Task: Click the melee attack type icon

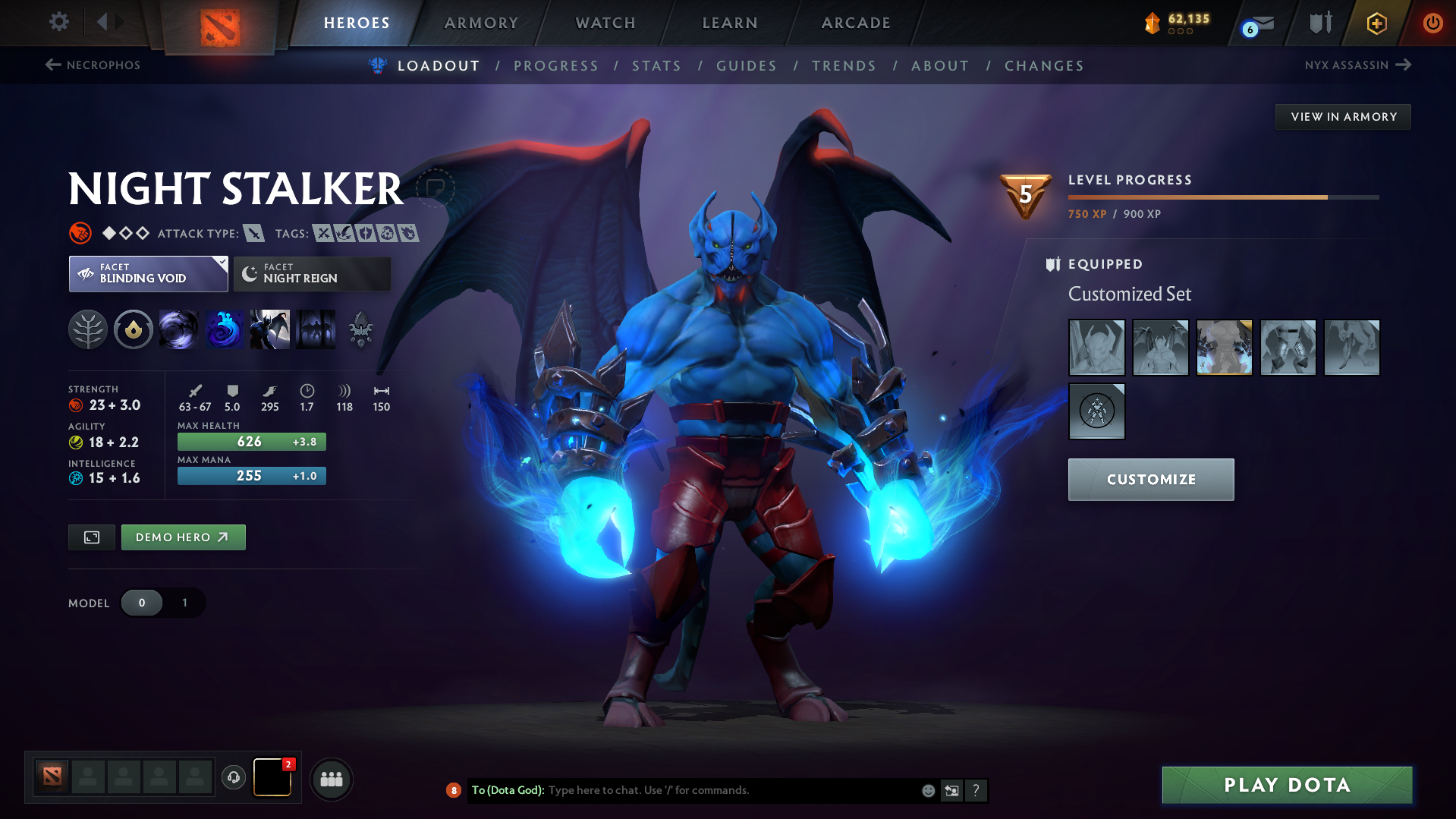Action: pyautogui.click(x=253, y=233)
